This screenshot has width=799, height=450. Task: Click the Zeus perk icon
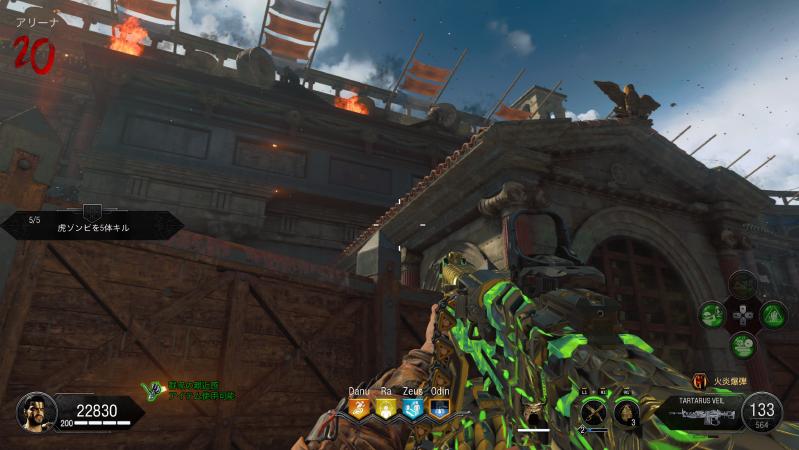click(412, 408)
